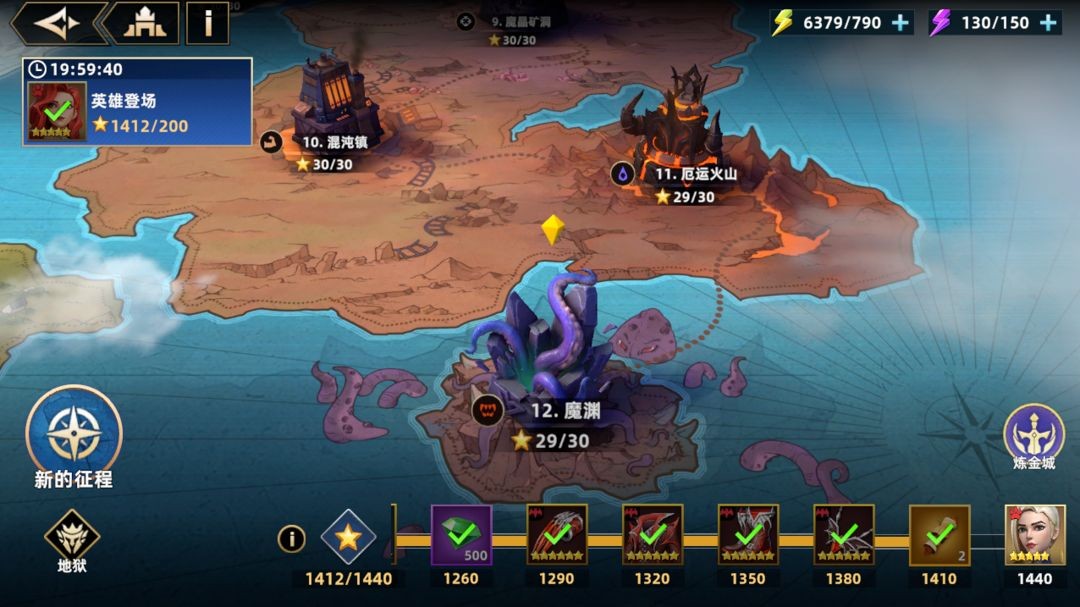Add more purple energy with plus button
Image resolution: width=1080 pixels, height=607 pixels.
click(1048, 23)
